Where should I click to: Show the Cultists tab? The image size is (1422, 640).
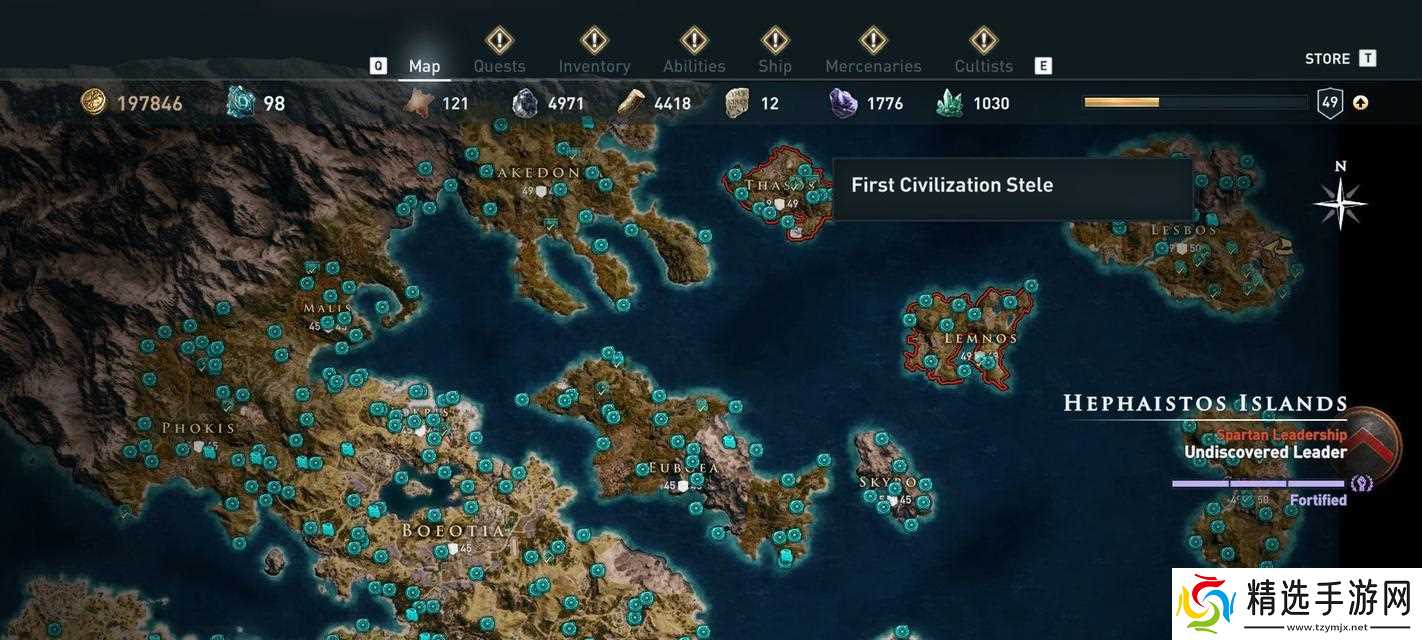click(x=983, y=66)
